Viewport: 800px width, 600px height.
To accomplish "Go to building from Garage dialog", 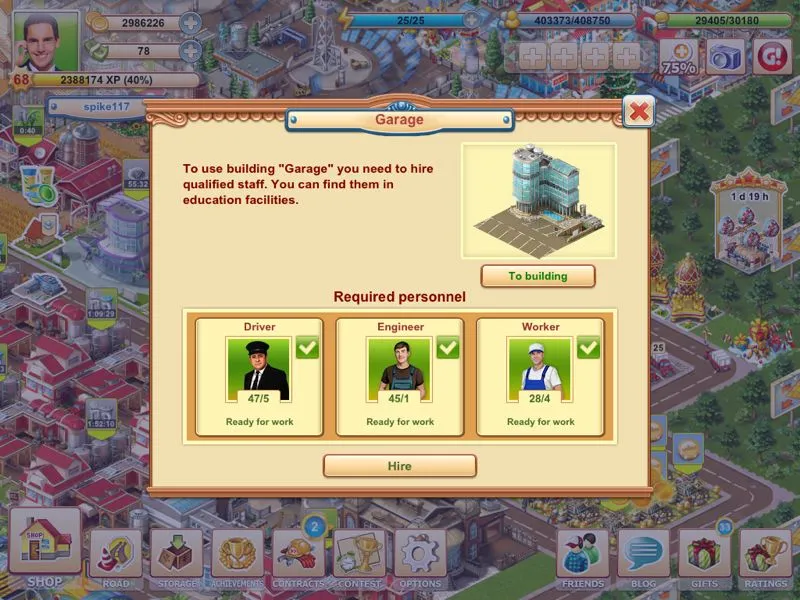I will coord(538,276).
